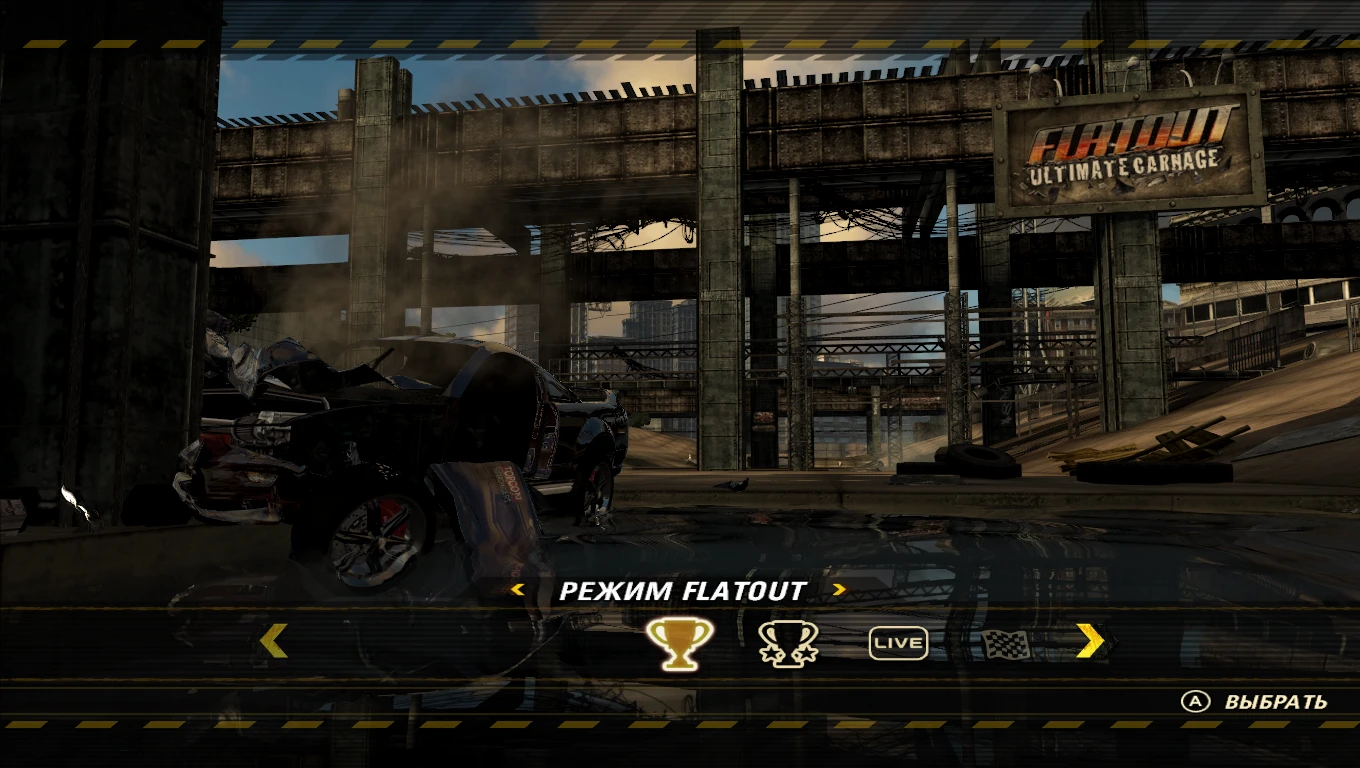Viewport: 1360px width, 768px height.
Task: Open the LIVE online multiplayer mode icon
Action: 898,643
